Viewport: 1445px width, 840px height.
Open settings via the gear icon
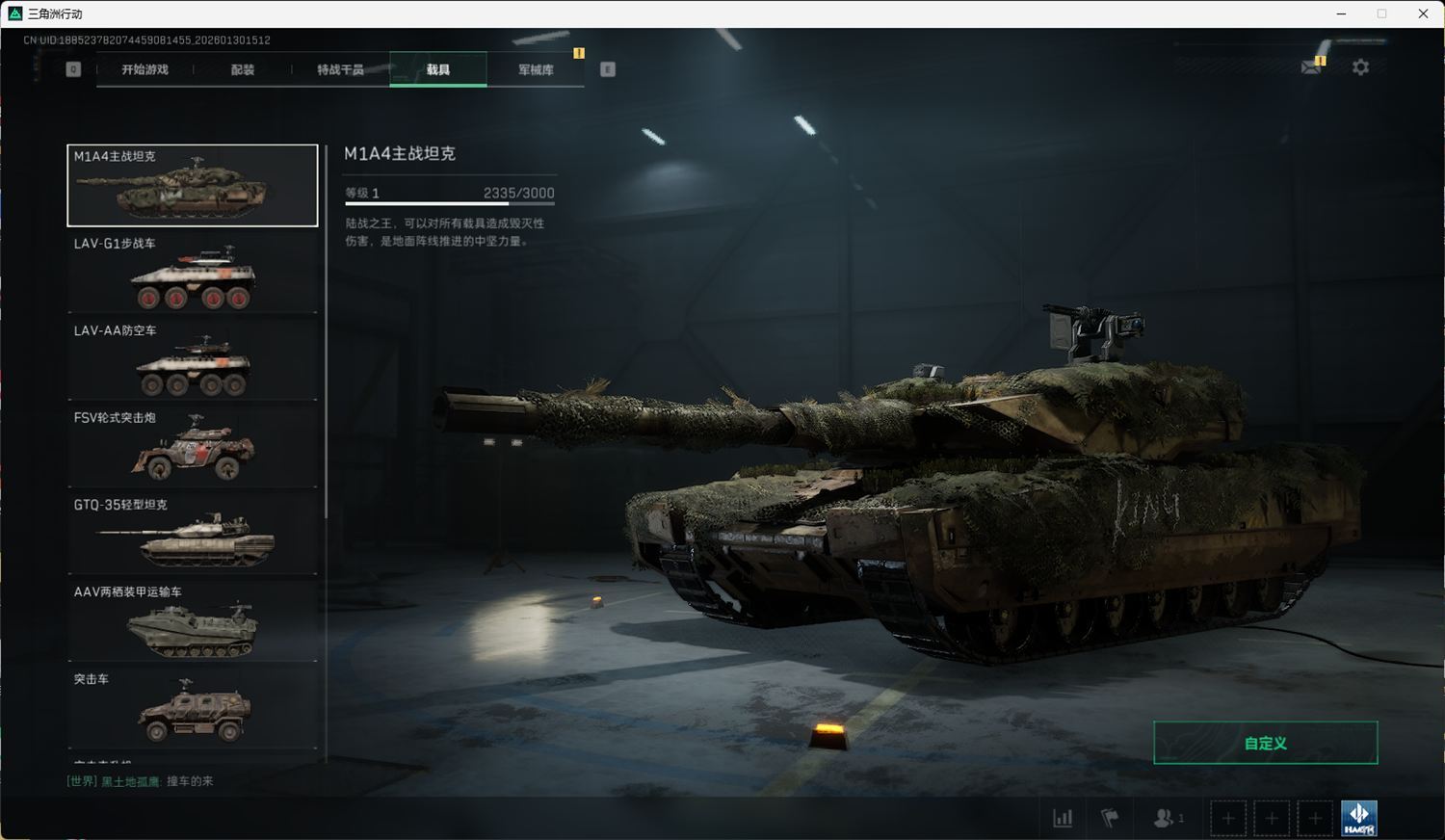coord(1360,67)
